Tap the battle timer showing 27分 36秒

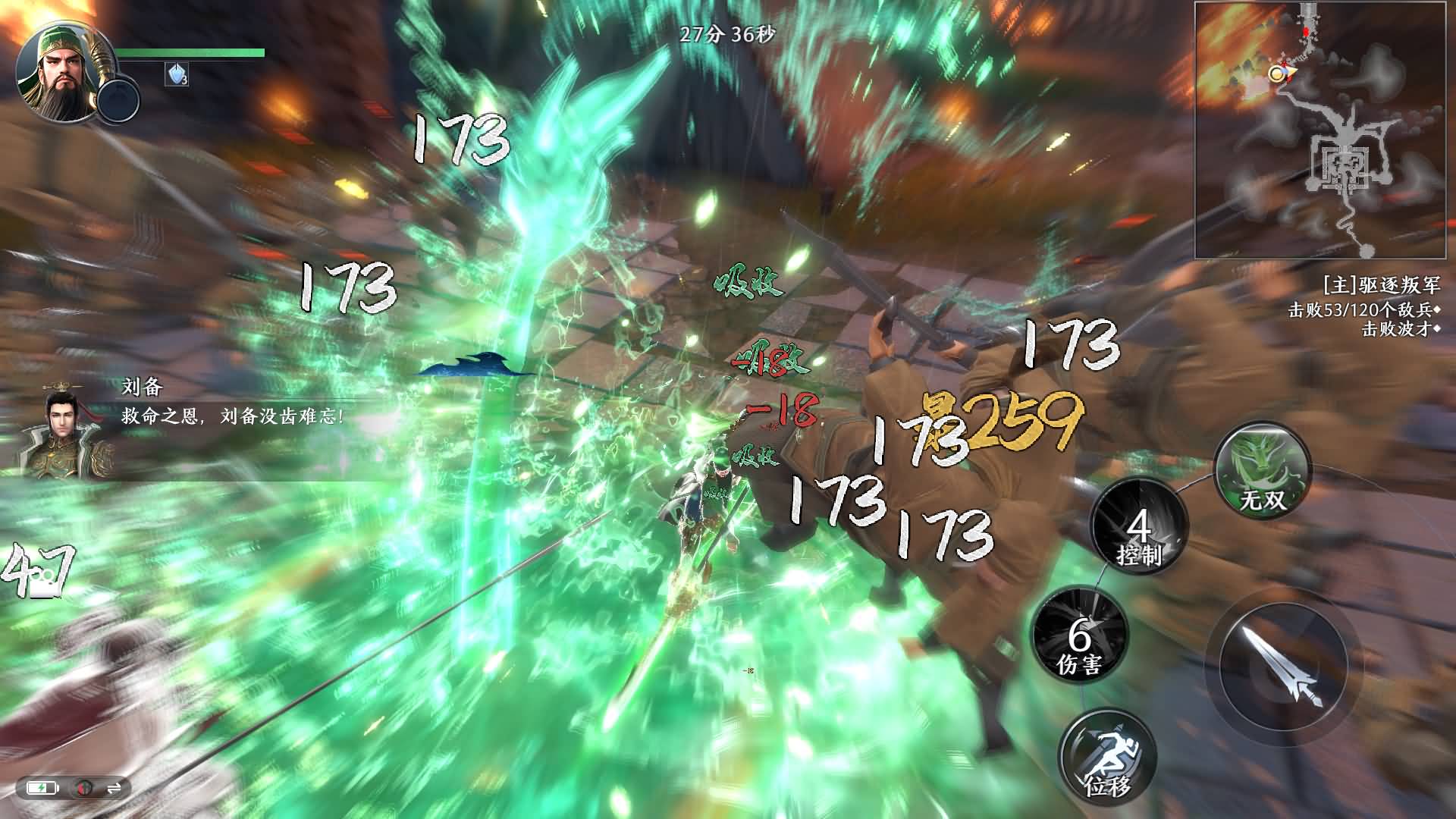(726, 33)
